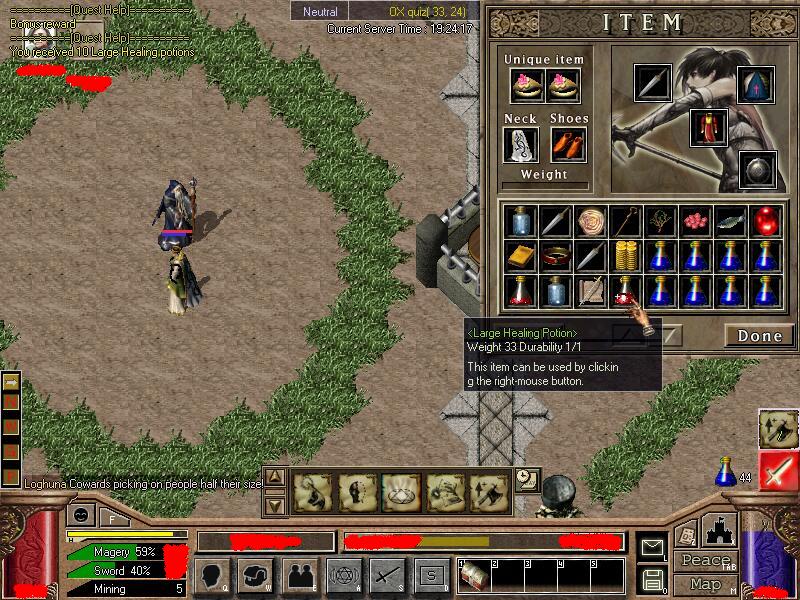The height and width of the screenshot is (600, 800).
Task: Select the red ring inventory item
Action: [x=555, y=256]
